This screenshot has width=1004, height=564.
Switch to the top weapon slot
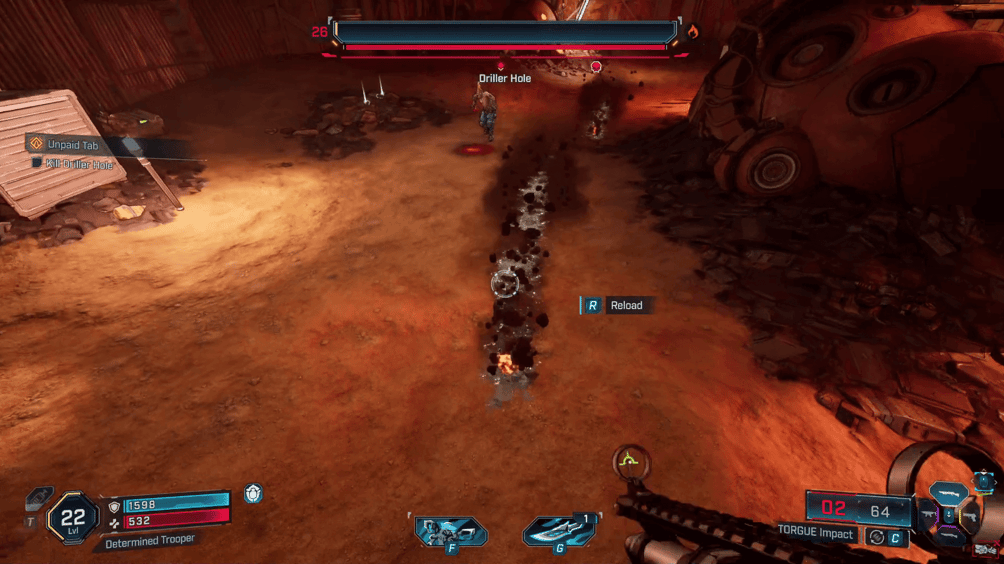(x=949, y=493)
